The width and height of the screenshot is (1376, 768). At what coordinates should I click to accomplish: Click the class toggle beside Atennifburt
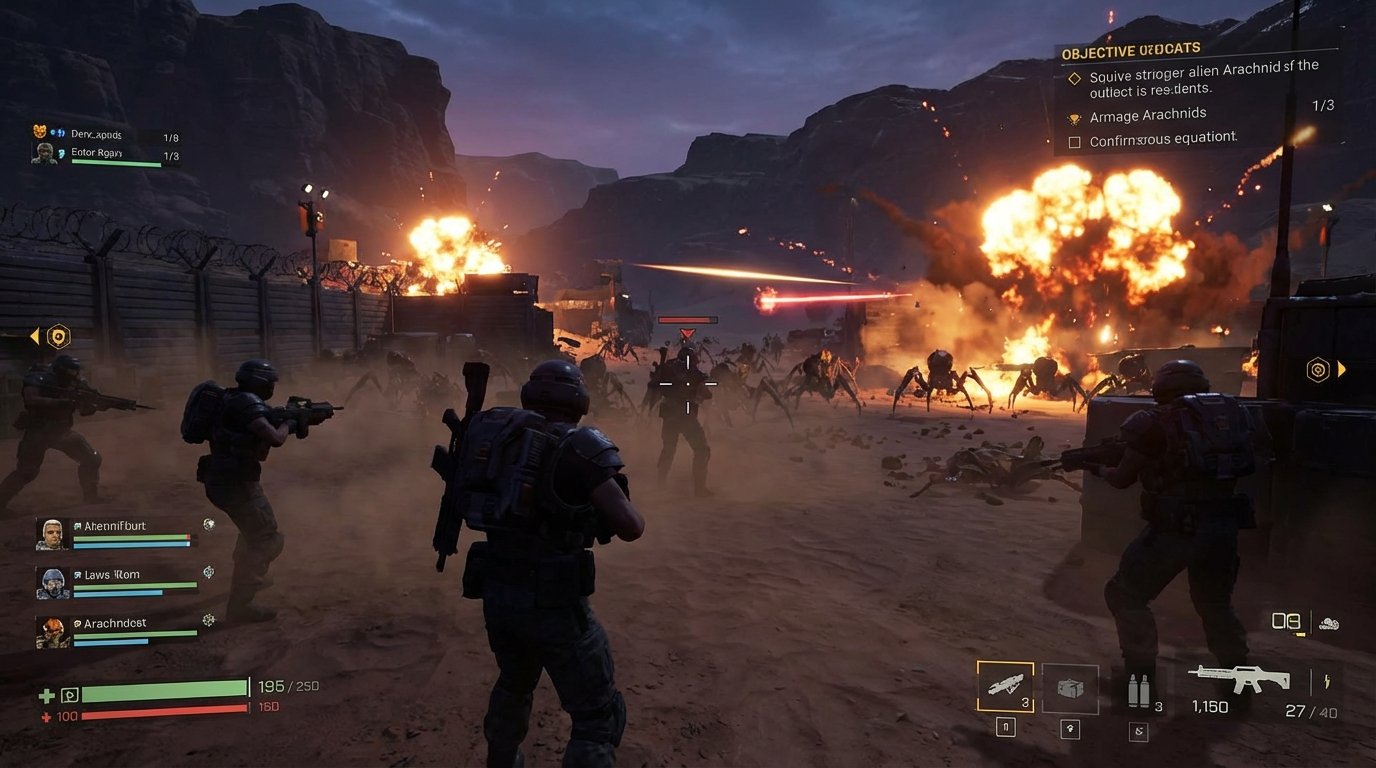click(x=210, y=523)
